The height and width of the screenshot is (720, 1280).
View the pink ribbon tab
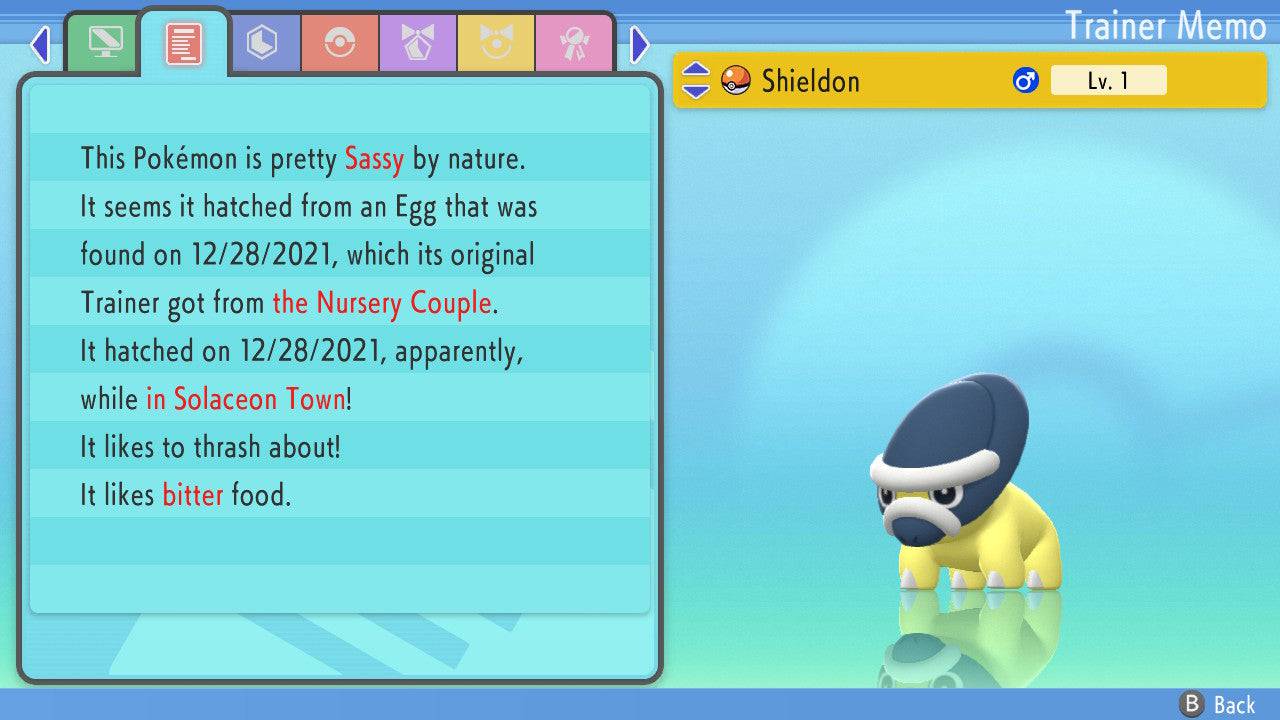574,44
